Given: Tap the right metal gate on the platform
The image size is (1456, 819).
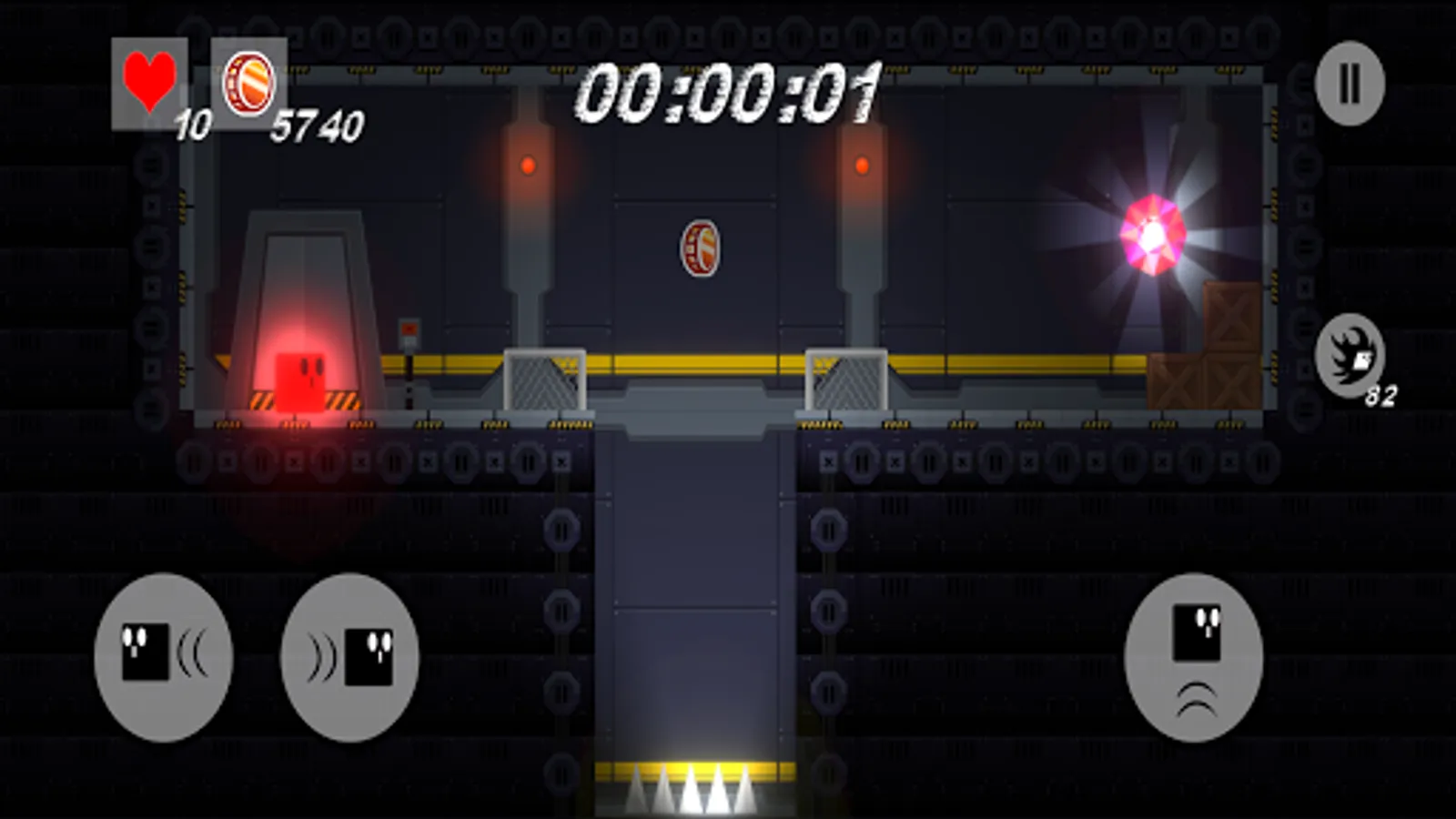Looking at the screenshot, I should 846,378.
